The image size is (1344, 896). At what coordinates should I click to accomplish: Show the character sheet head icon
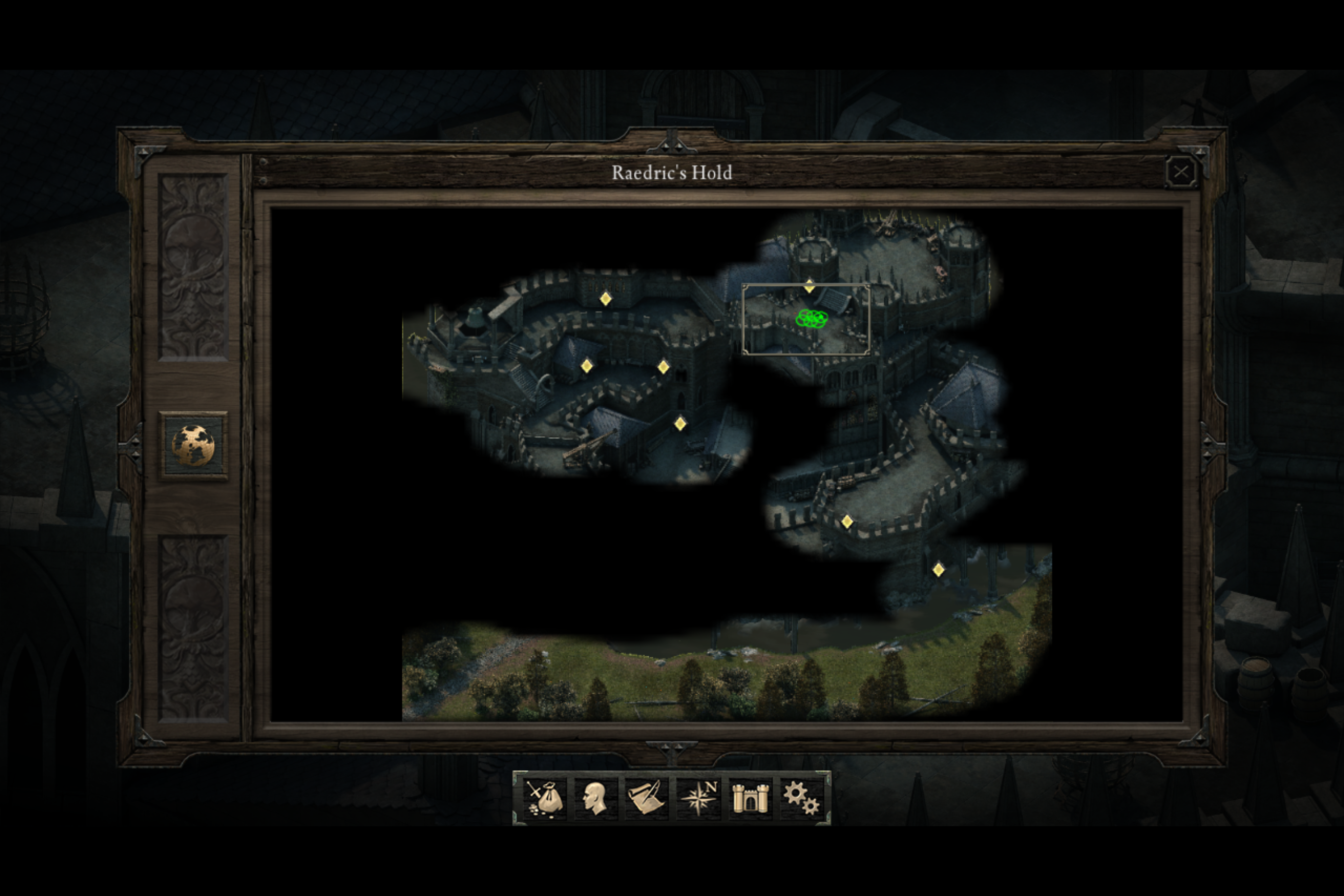click(595, 798)
